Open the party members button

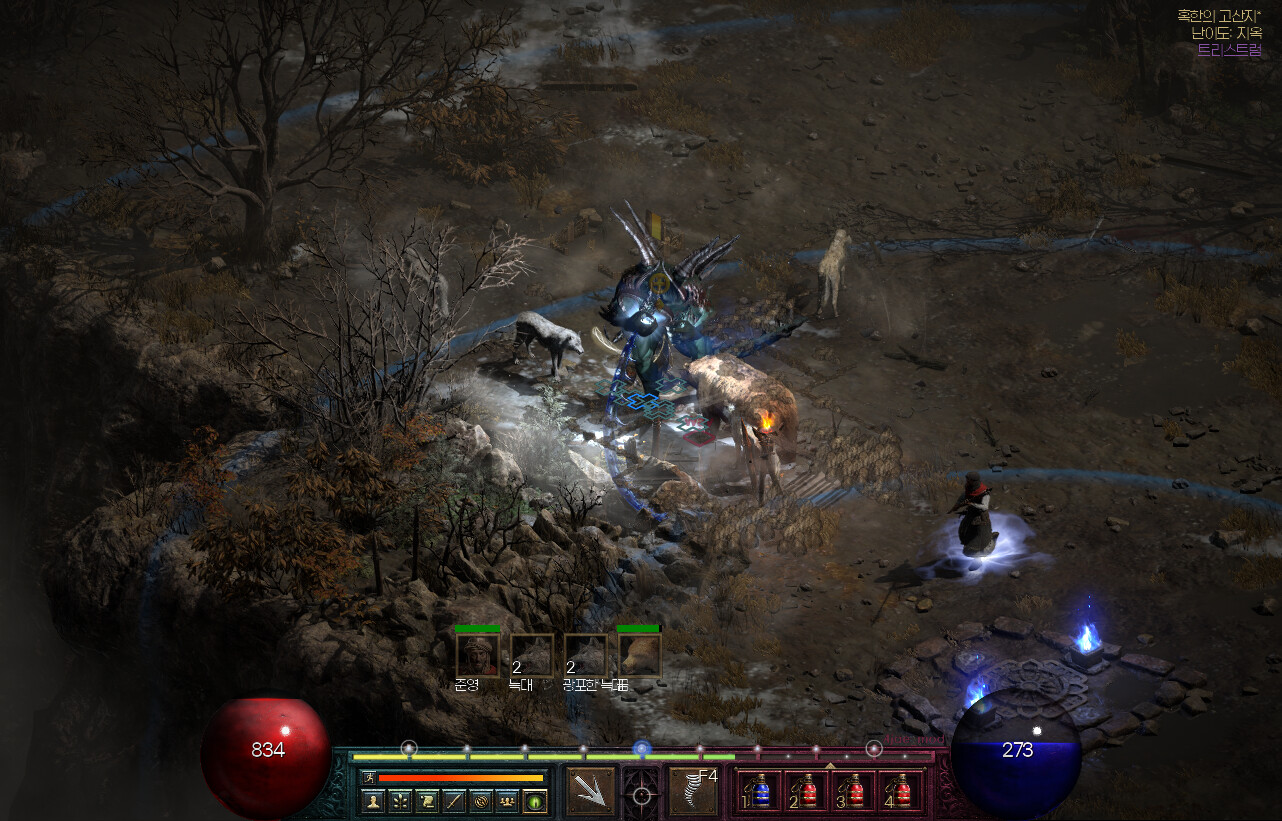point(508,801)
